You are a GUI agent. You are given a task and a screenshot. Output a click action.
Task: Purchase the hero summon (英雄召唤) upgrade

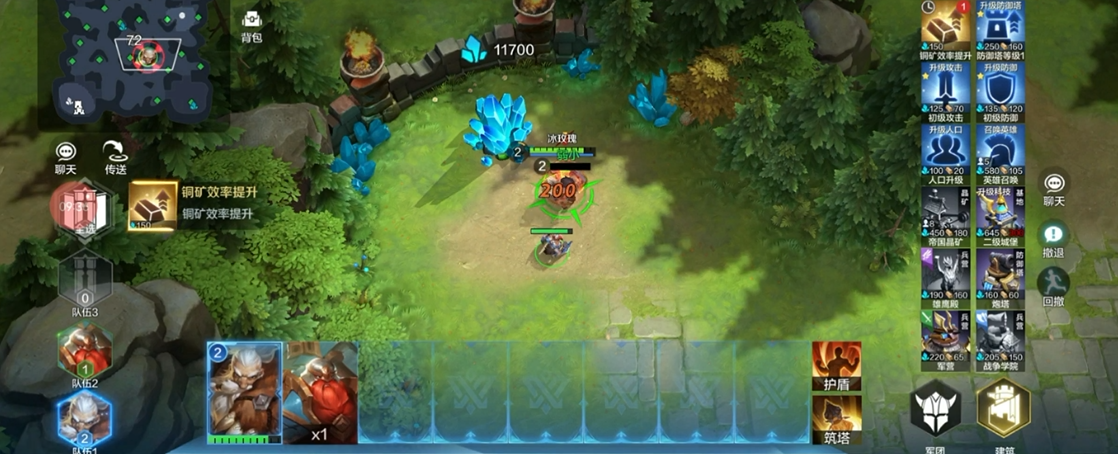998,155
